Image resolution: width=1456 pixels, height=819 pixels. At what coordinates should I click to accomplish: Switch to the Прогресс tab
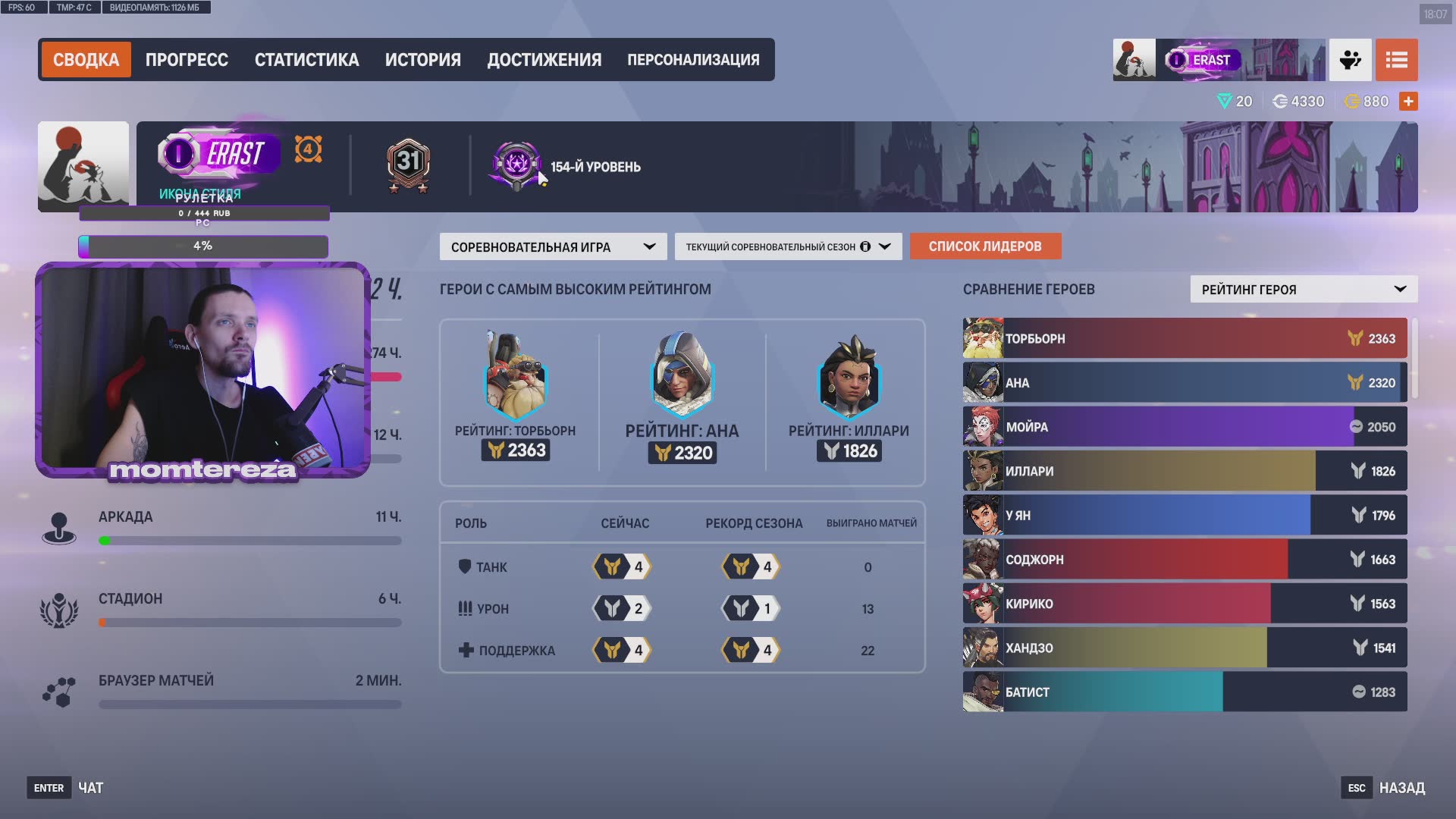[187, 60]
